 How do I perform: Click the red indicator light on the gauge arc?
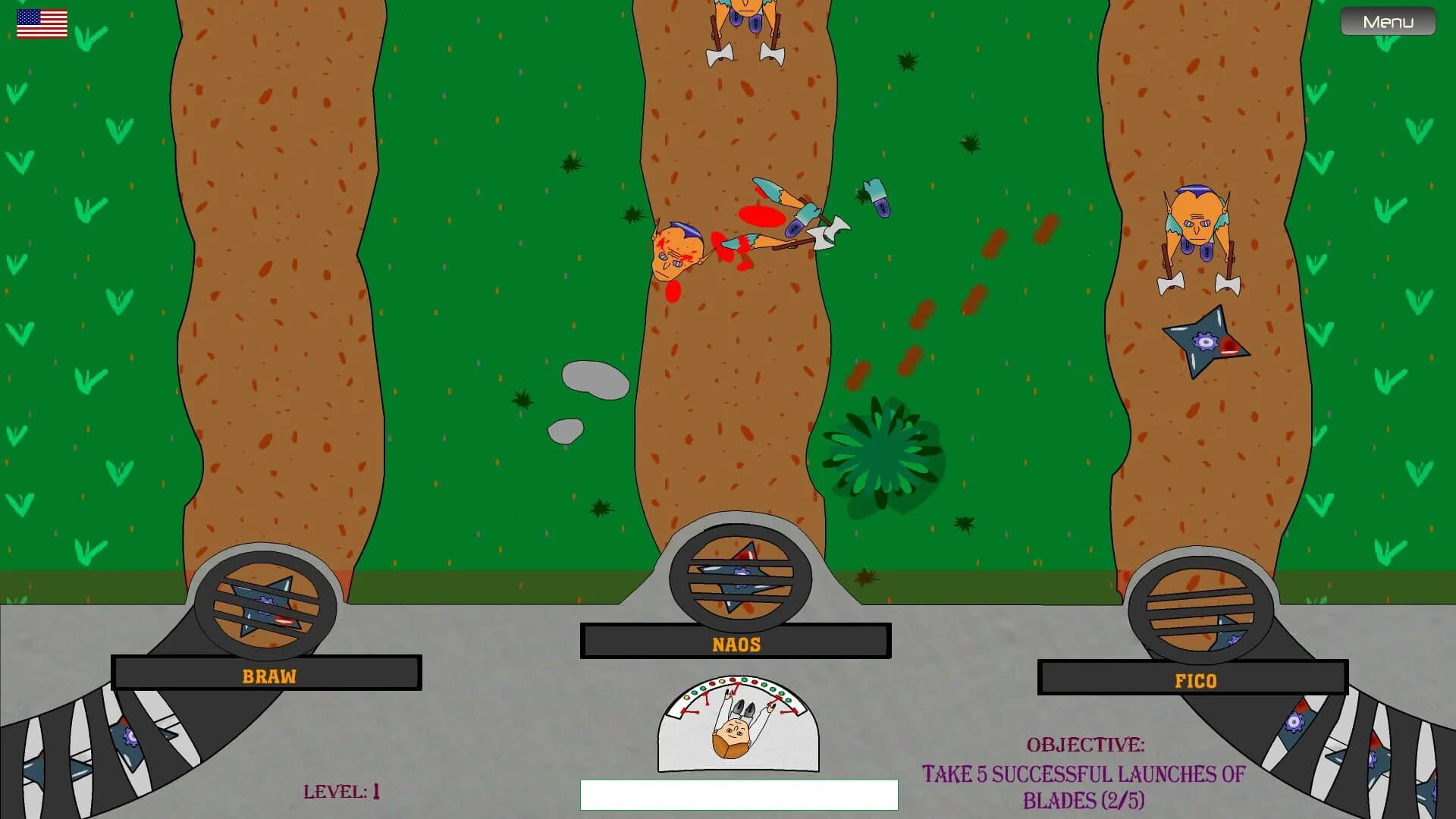tap(733, 679)
